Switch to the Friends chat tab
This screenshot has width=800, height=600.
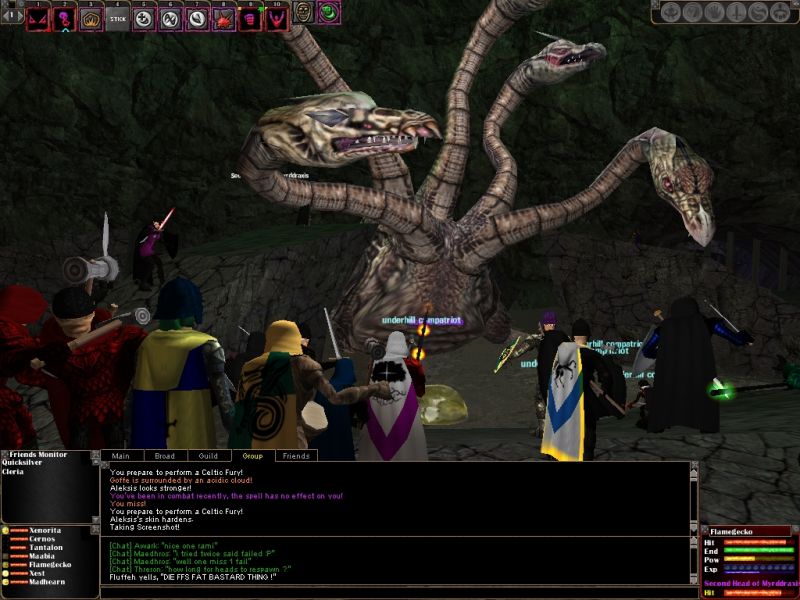pos(296,456)
